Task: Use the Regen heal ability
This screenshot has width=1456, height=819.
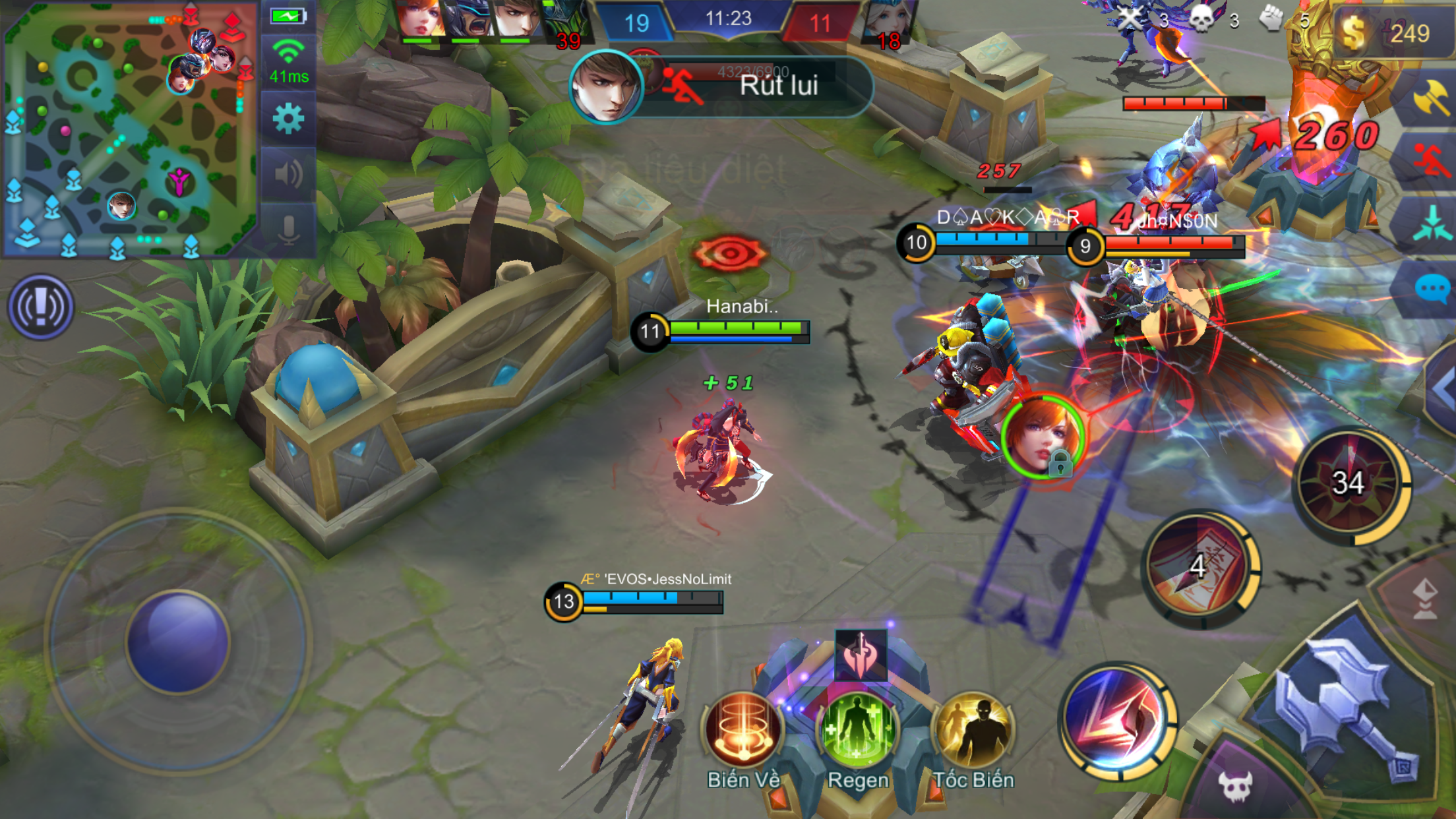Action: (857, 731)
